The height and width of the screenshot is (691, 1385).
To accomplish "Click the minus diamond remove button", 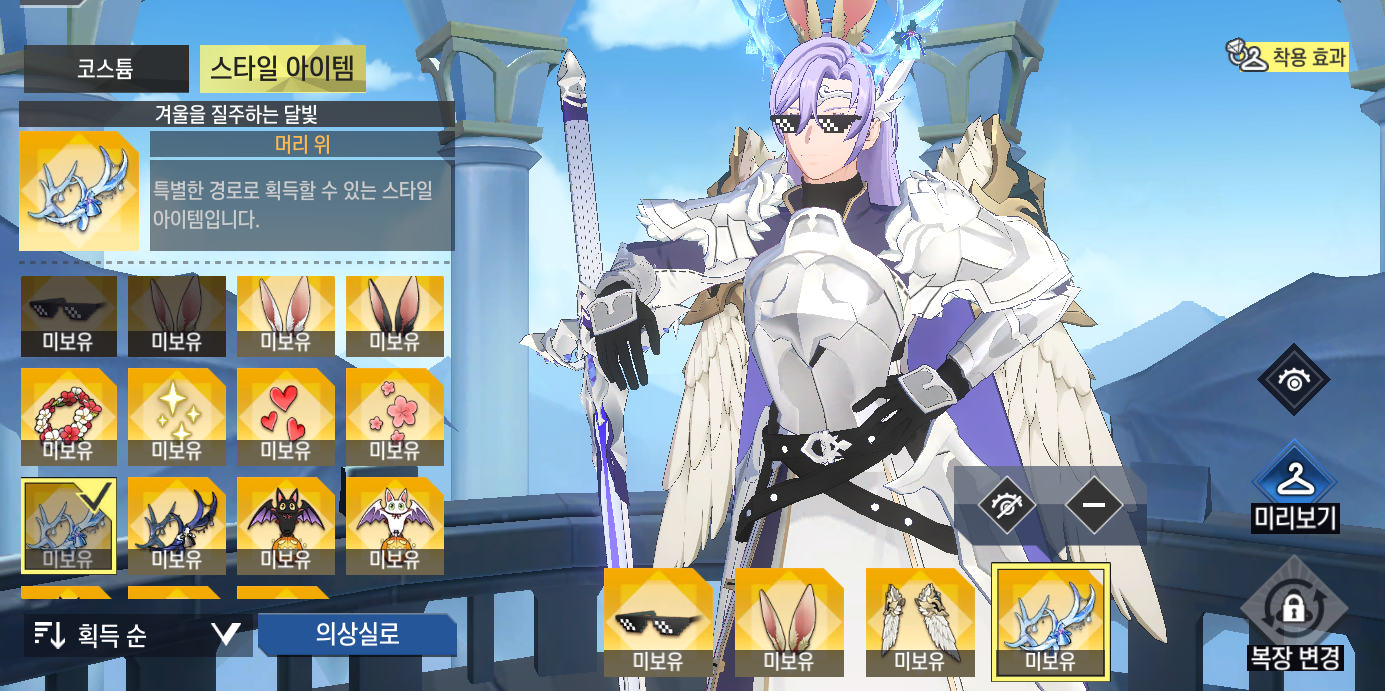I will (1094, 505).
